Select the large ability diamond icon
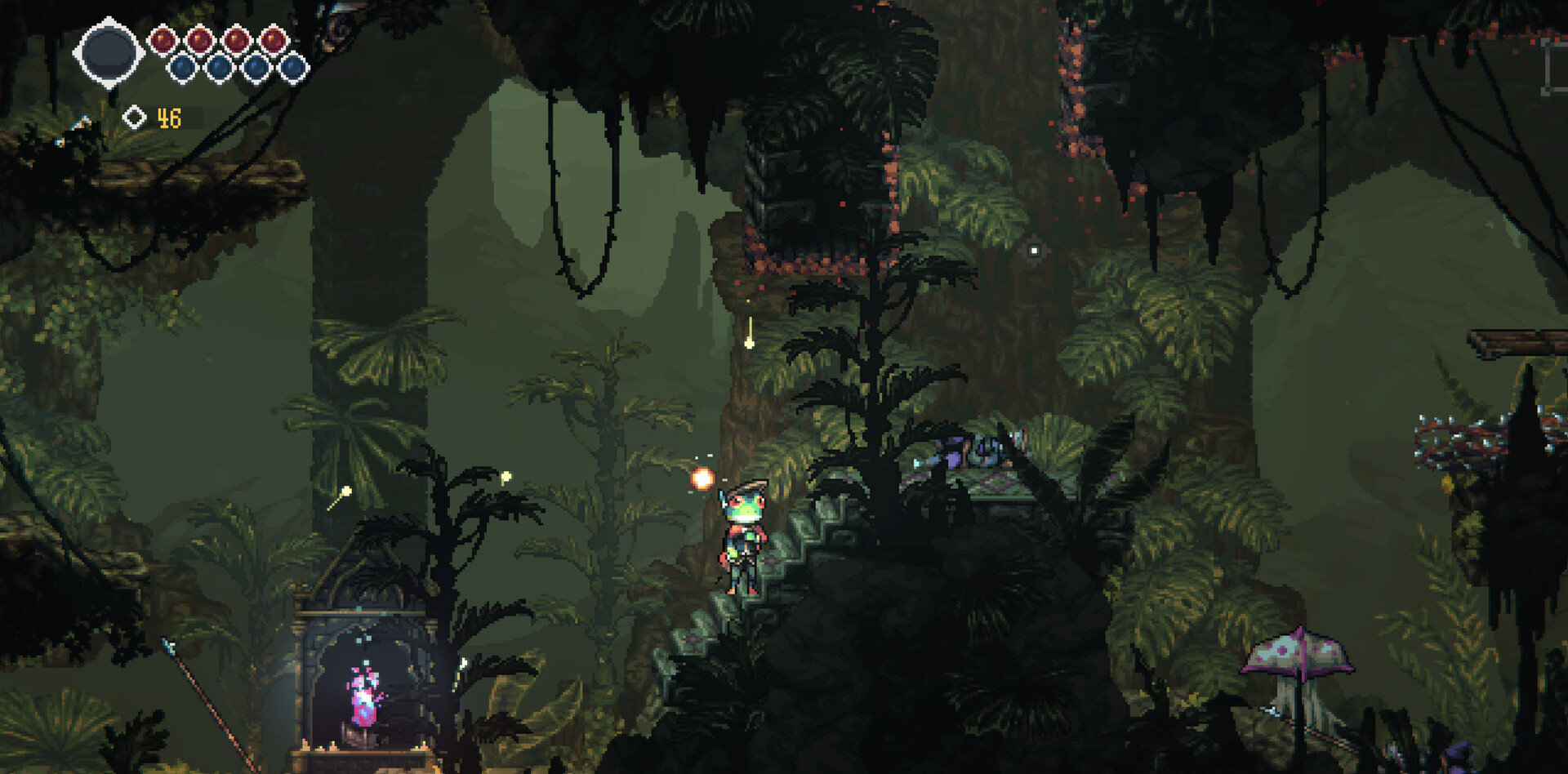This screenshot has height=774, width=1568. (x=109, y=51)
